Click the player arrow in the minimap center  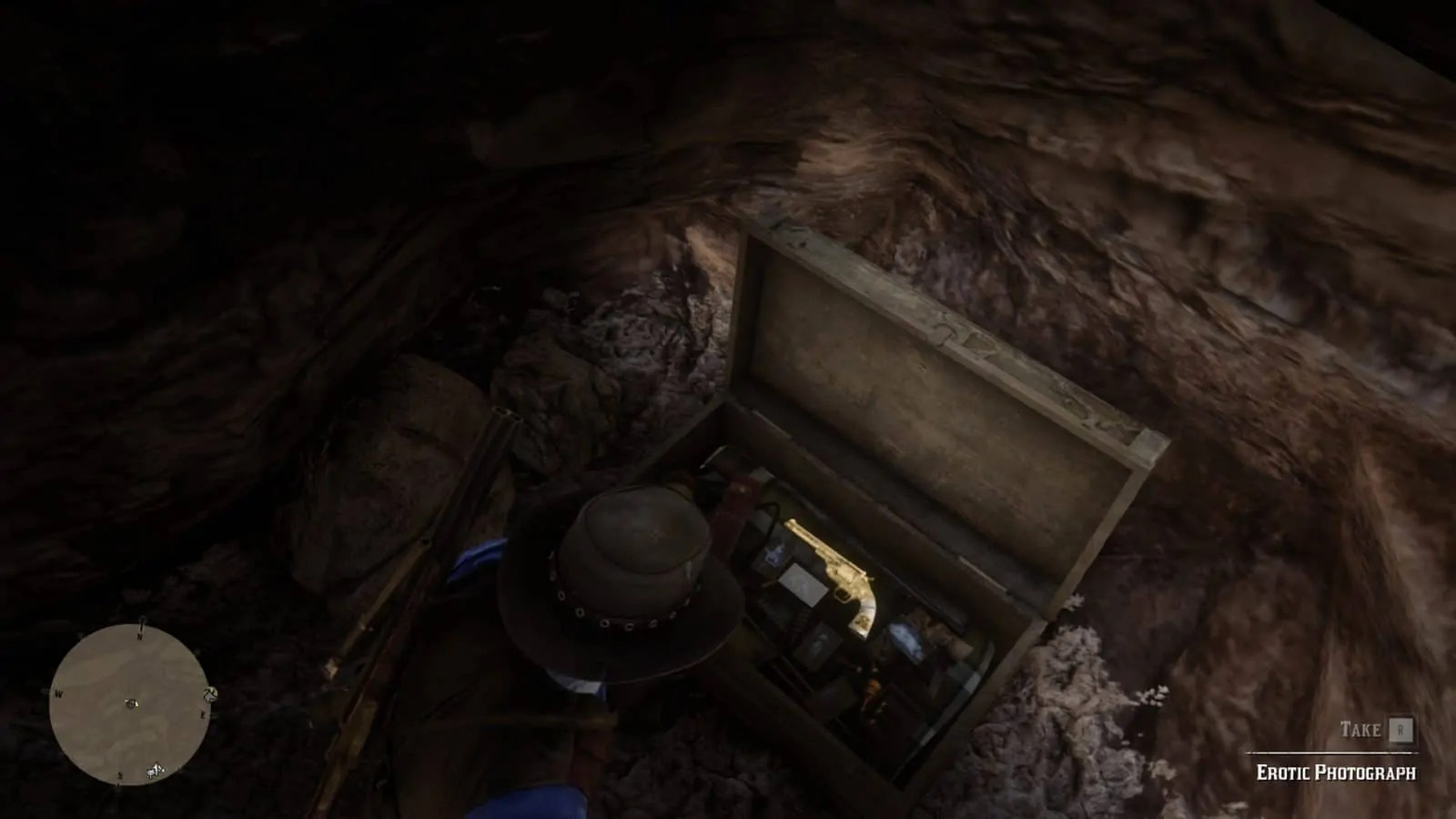click(x=131, y=703)
